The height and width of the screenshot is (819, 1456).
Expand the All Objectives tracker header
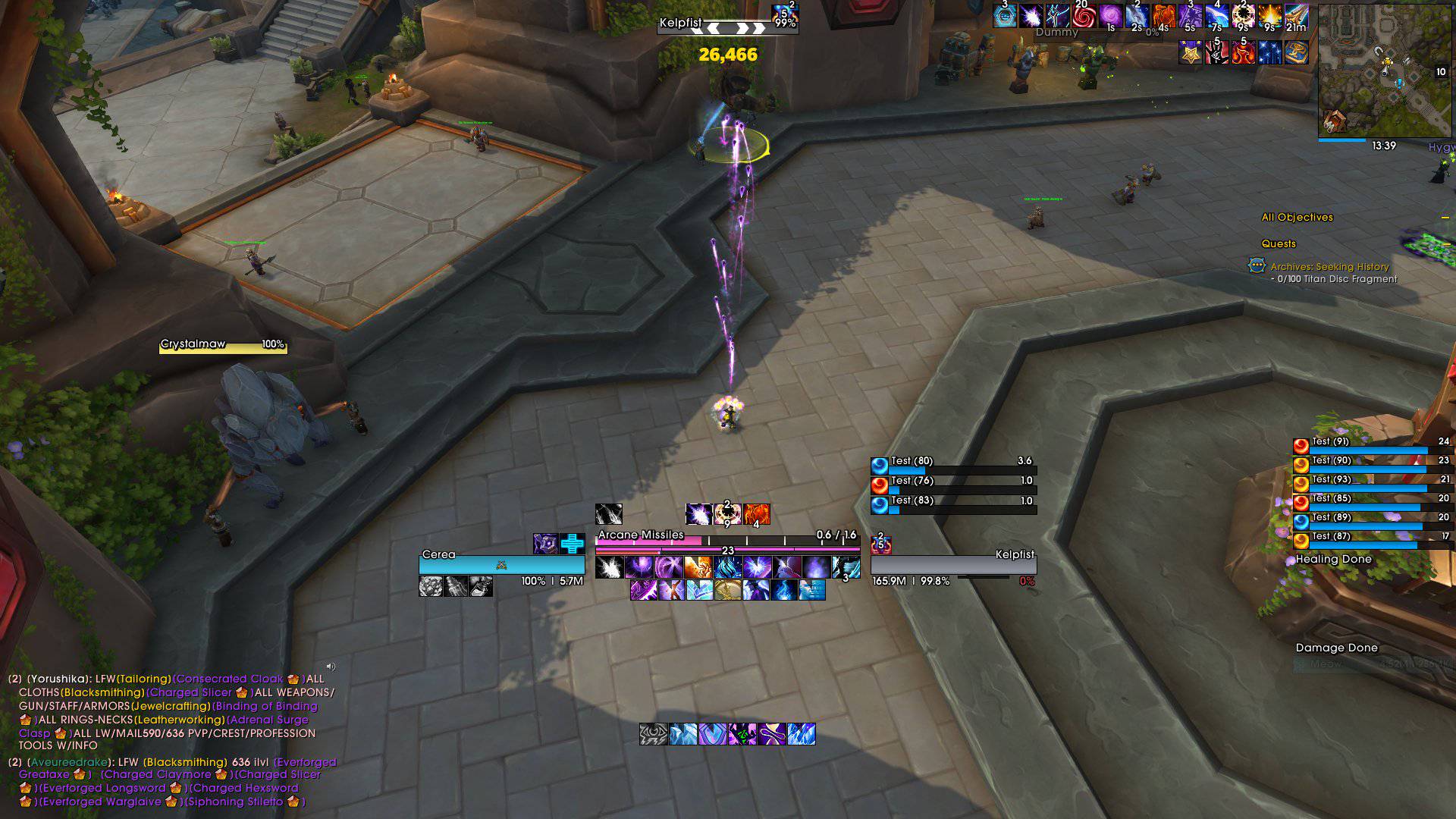tap(1297, 218)
